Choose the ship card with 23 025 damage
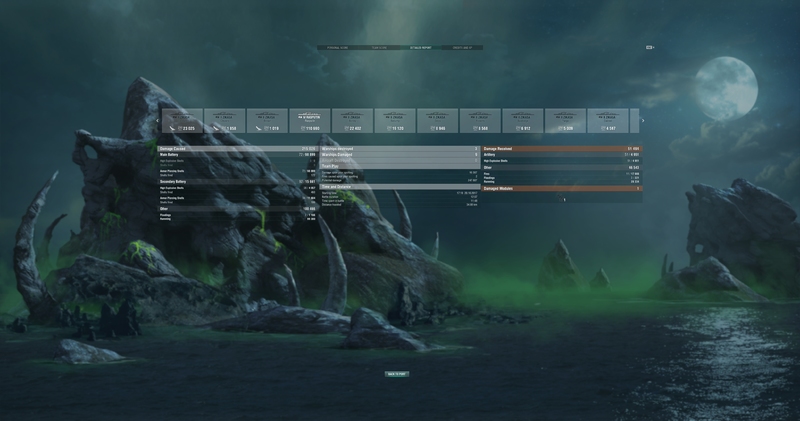The image size is (800, 421). (181, 121)
